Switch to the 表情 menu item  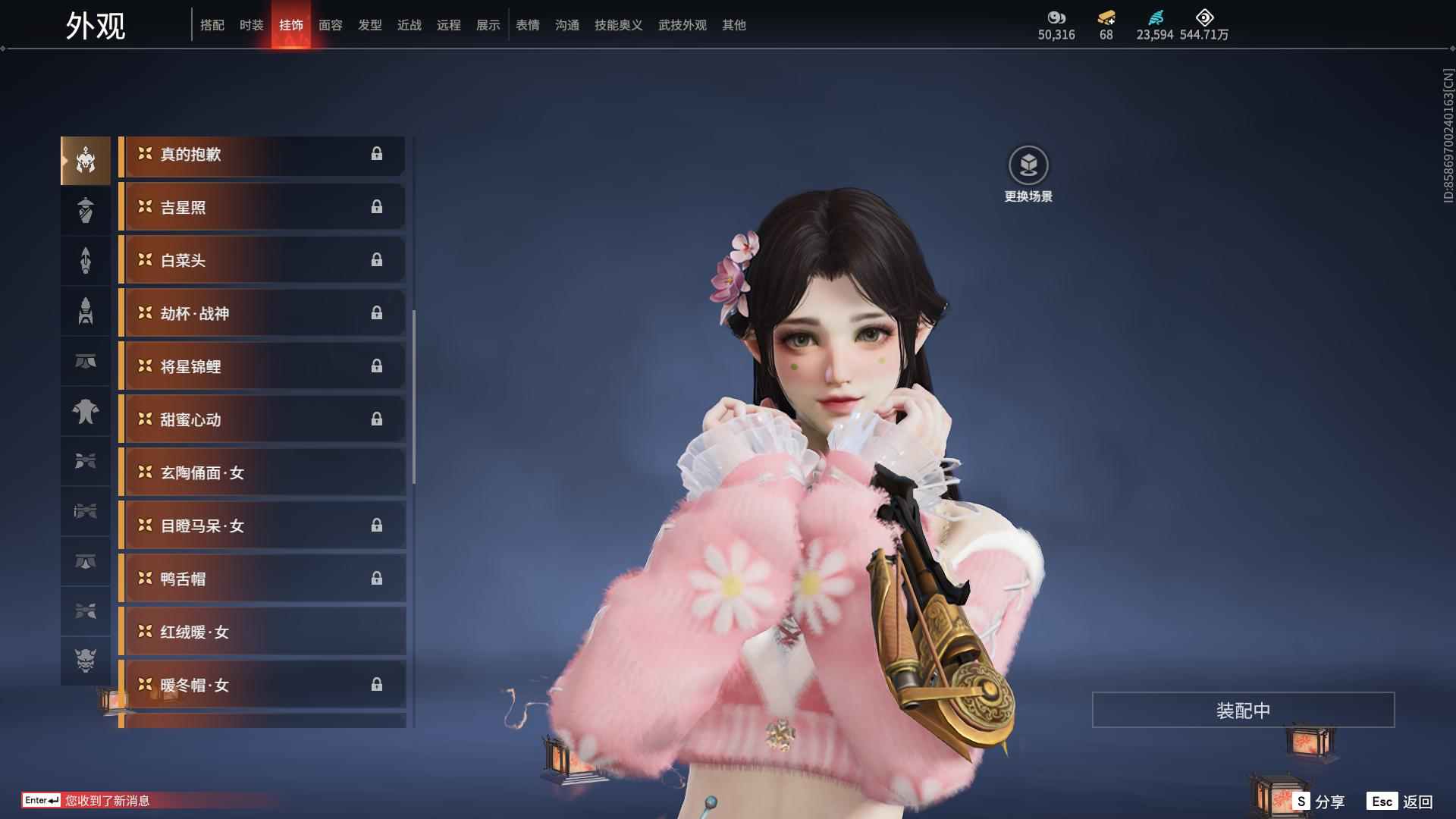pyautogui.click(x=526, y=25)
